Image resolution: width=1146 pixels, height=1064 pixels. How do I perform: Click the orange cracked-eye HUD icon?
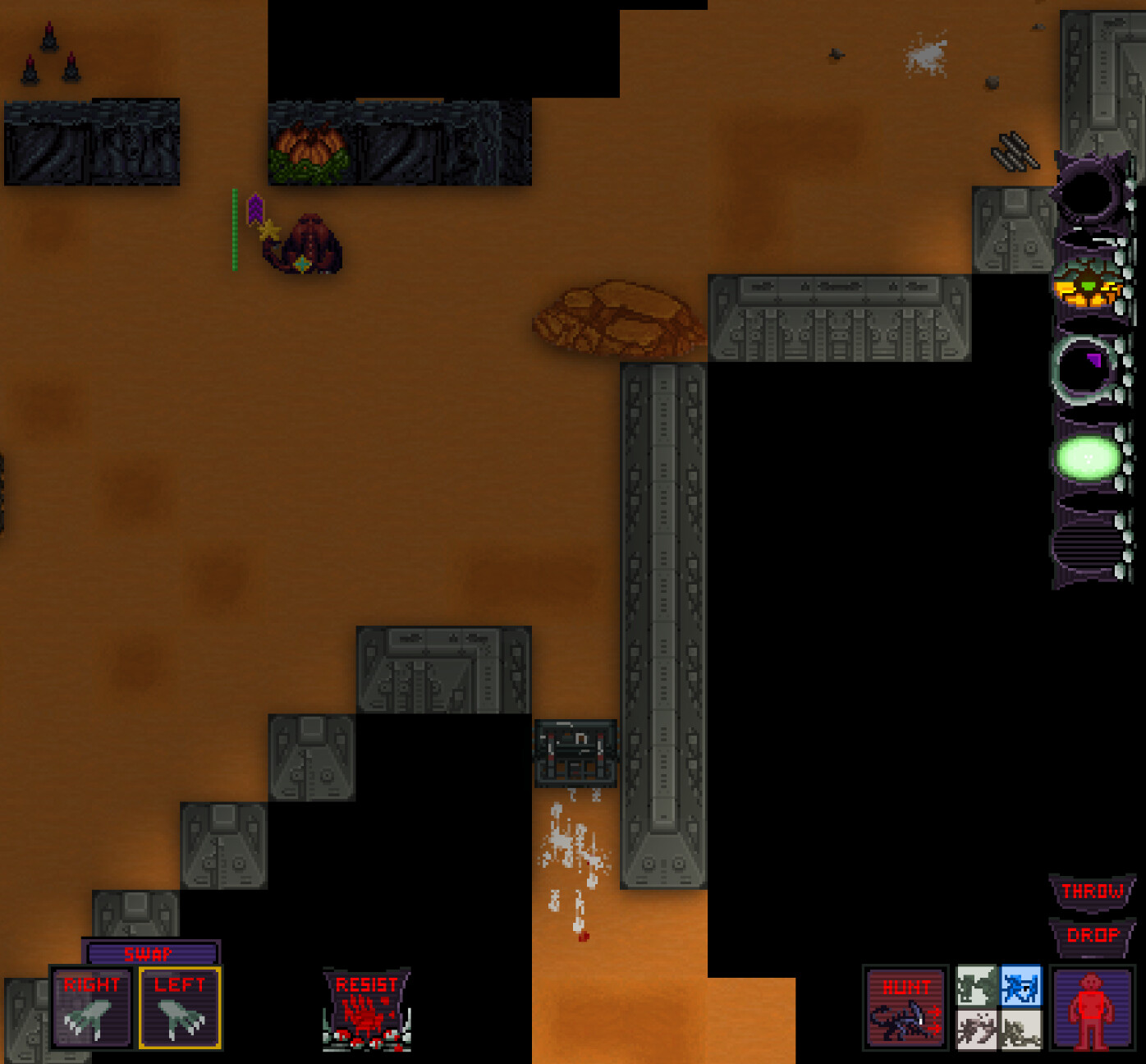point(1087,284)
